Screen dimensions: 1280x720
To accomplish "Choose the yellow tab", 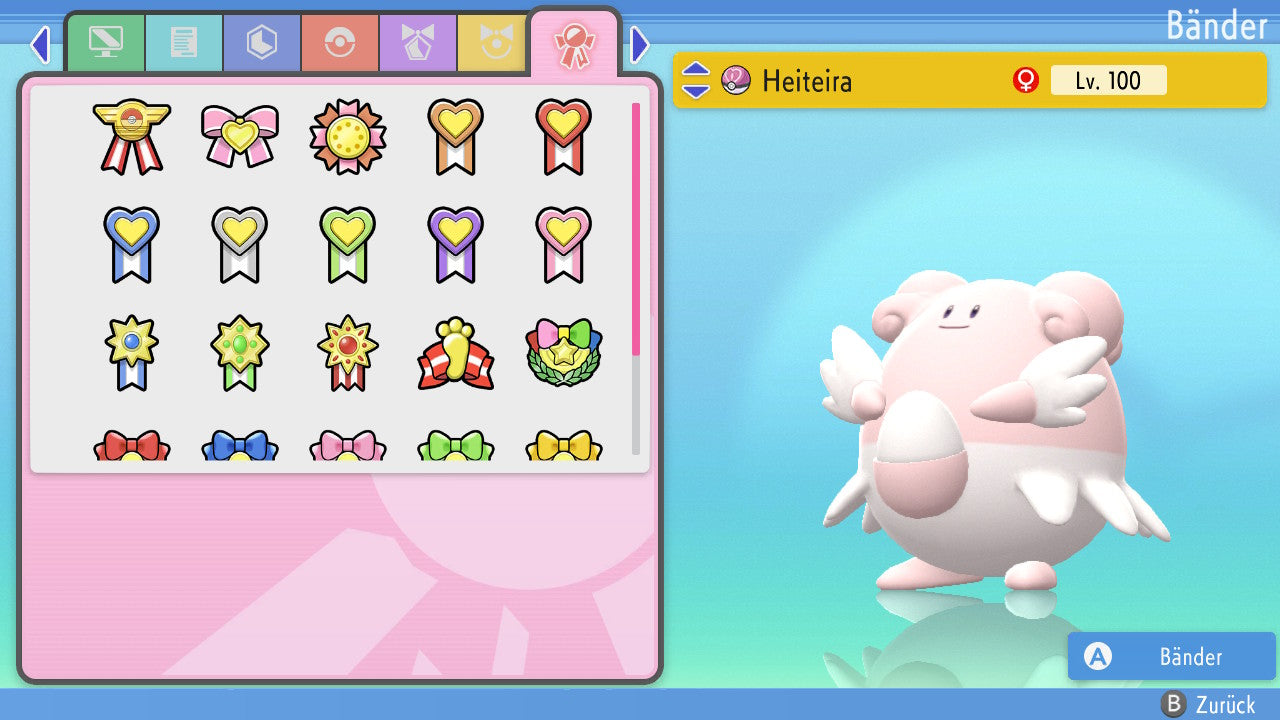I will tap(493, 43).
